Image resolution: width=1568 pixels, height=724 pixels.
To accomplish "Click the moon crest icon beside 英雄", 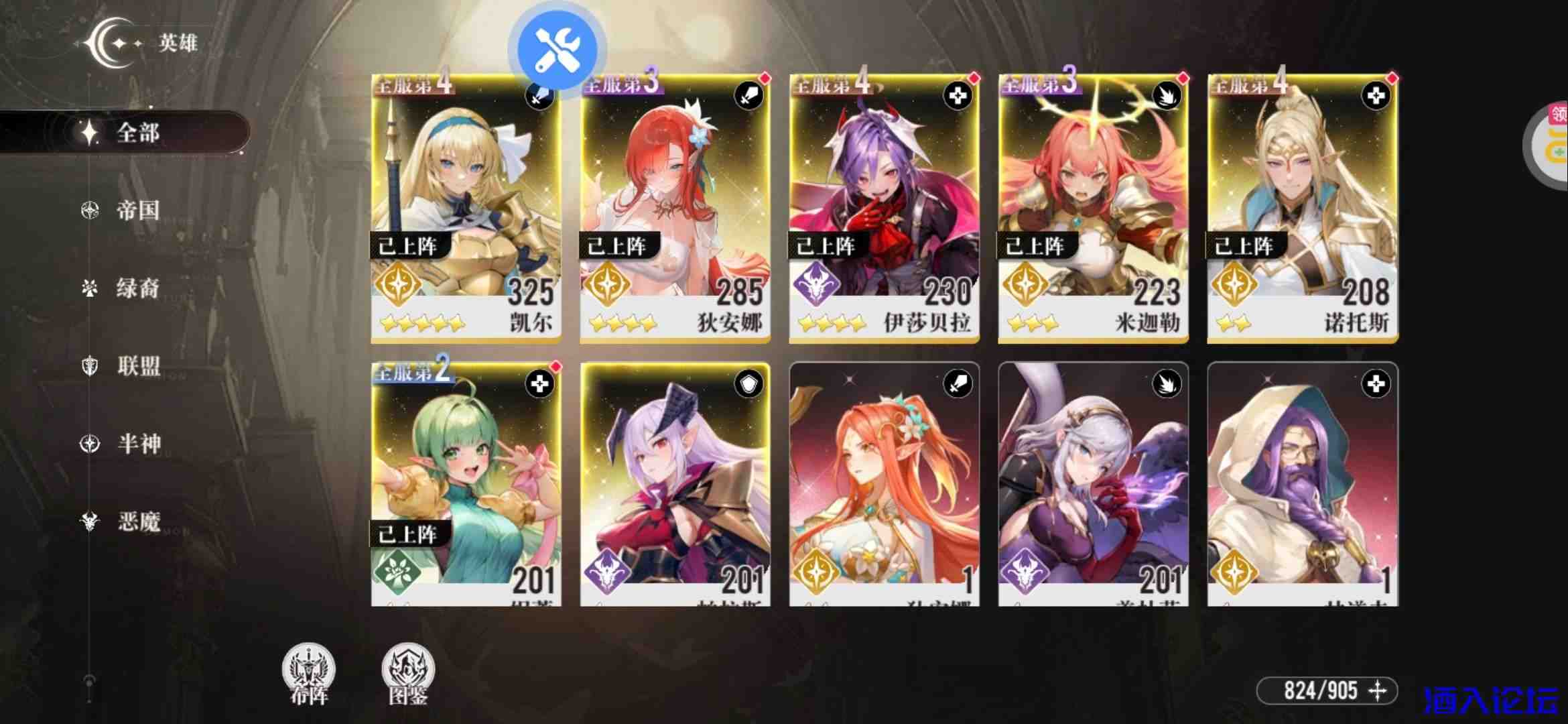I will [107, 44].
